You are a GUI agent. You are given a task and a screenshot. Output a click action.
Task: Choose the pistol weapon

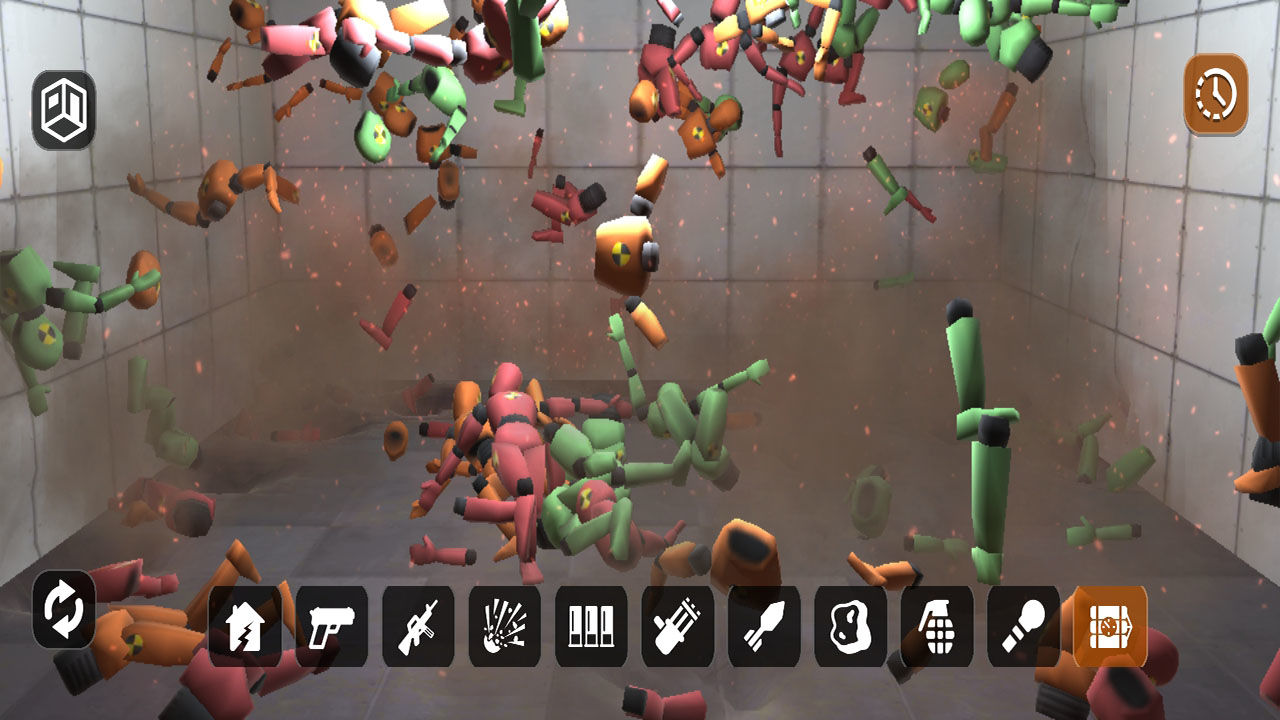pos(332,627)
